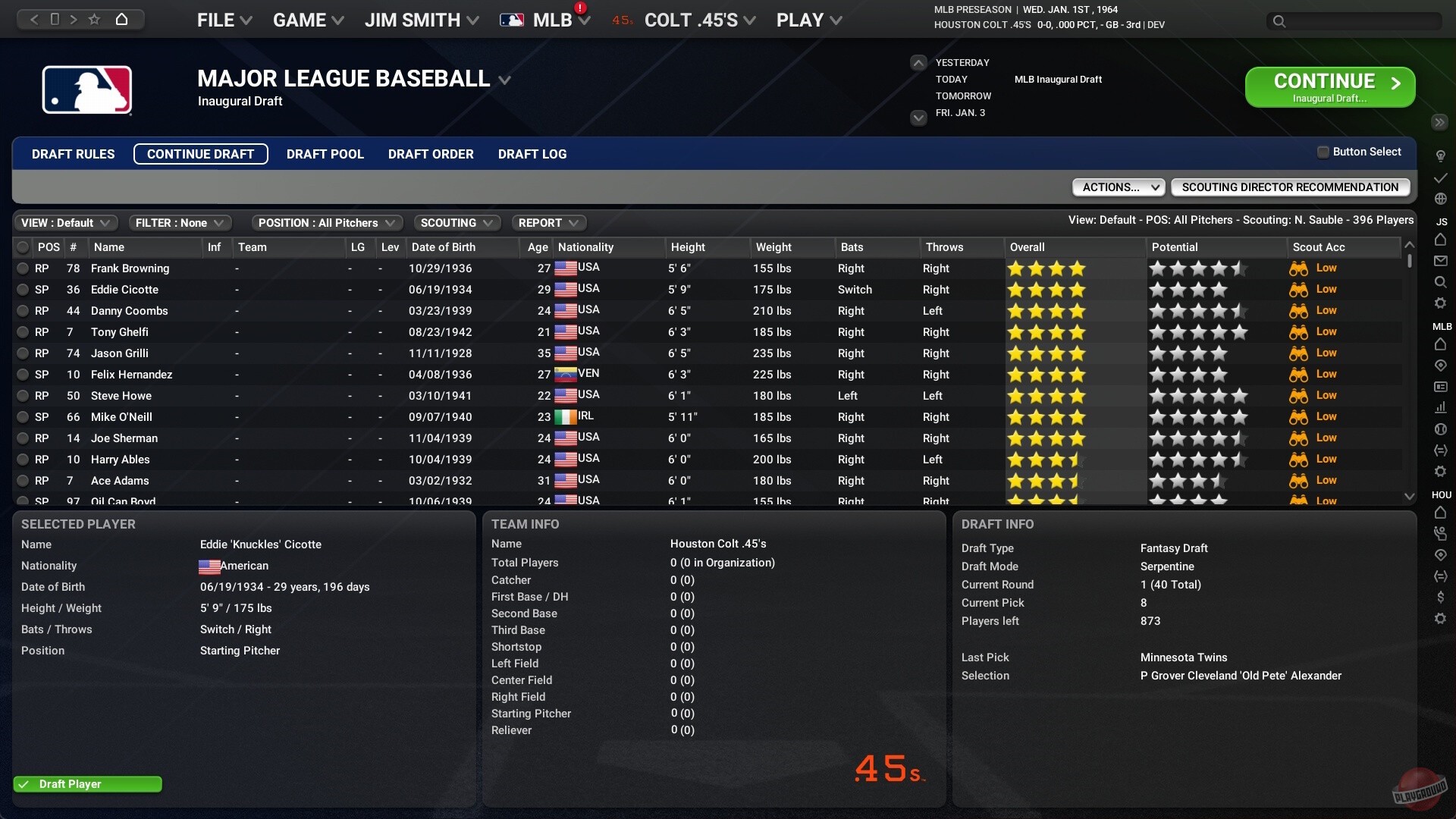1456x819 pixels.
Task: Enable the Button Select checkbox
Action: (x=1322, y=152)
